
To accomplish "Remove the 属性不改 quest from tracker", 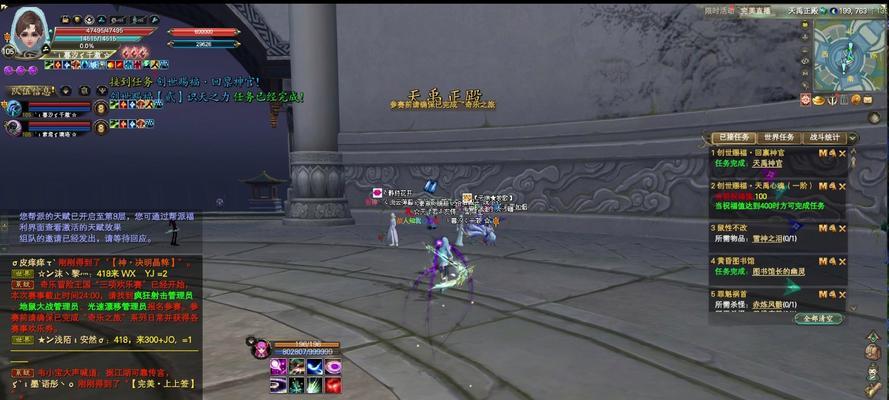I will point(842,228).
